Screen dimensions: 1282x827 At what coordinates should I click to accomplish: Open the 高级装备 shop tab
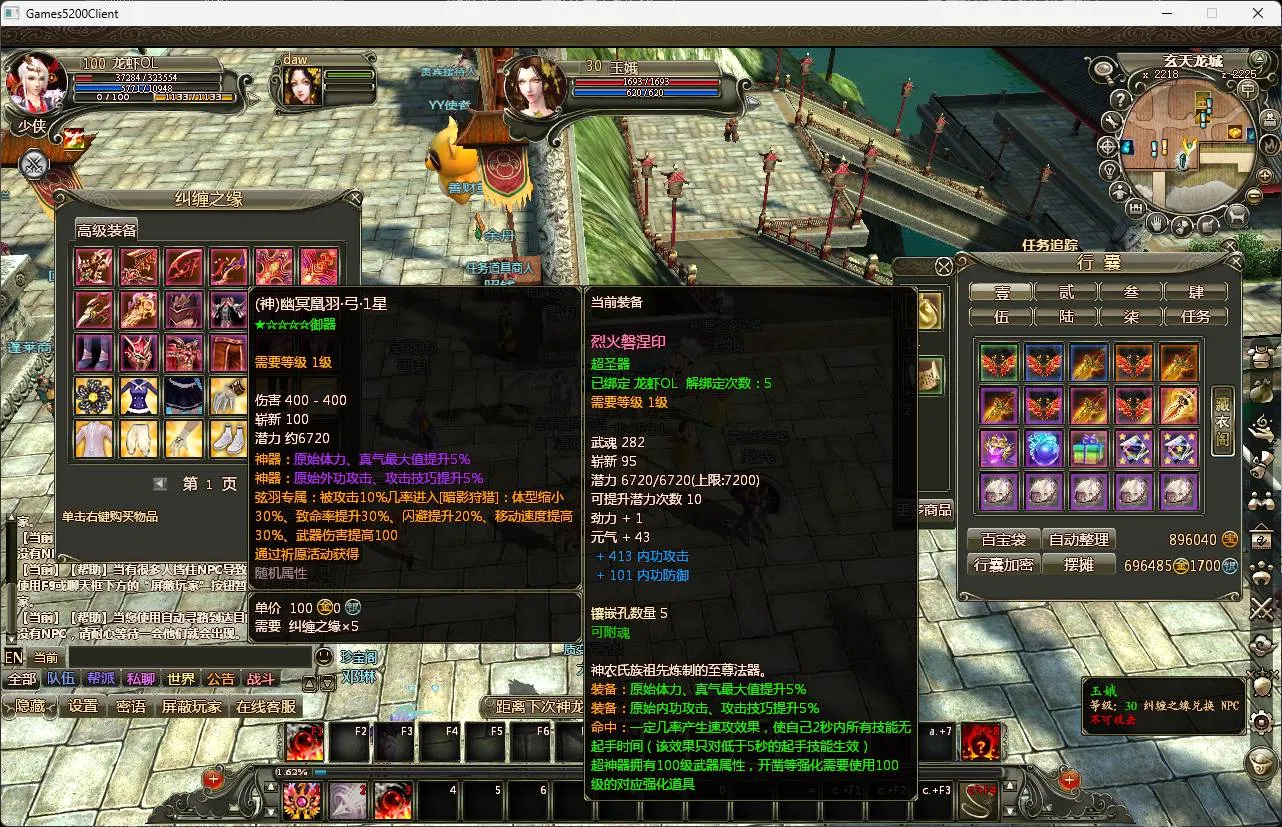(107, 230)
